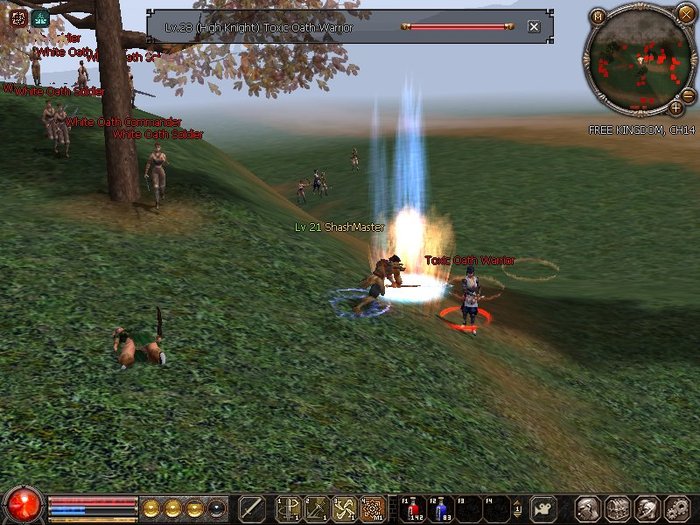This screenshot has height=525, width=700.
Task: Activate the skill in hotbar slot 2
Action: click(317, 508)
